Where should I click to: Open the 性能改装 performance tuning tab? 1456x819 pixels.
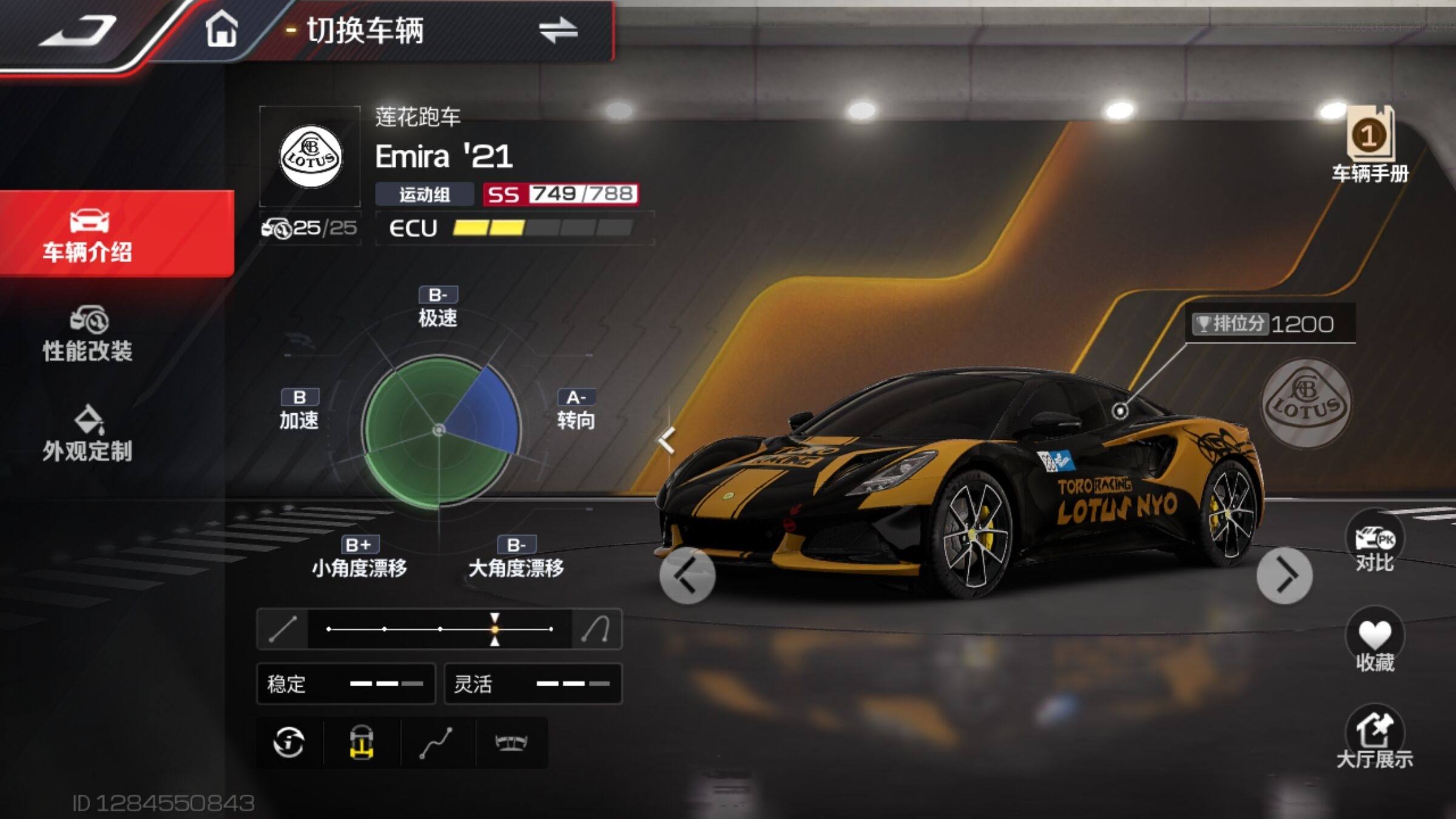(x=88, y=335)
